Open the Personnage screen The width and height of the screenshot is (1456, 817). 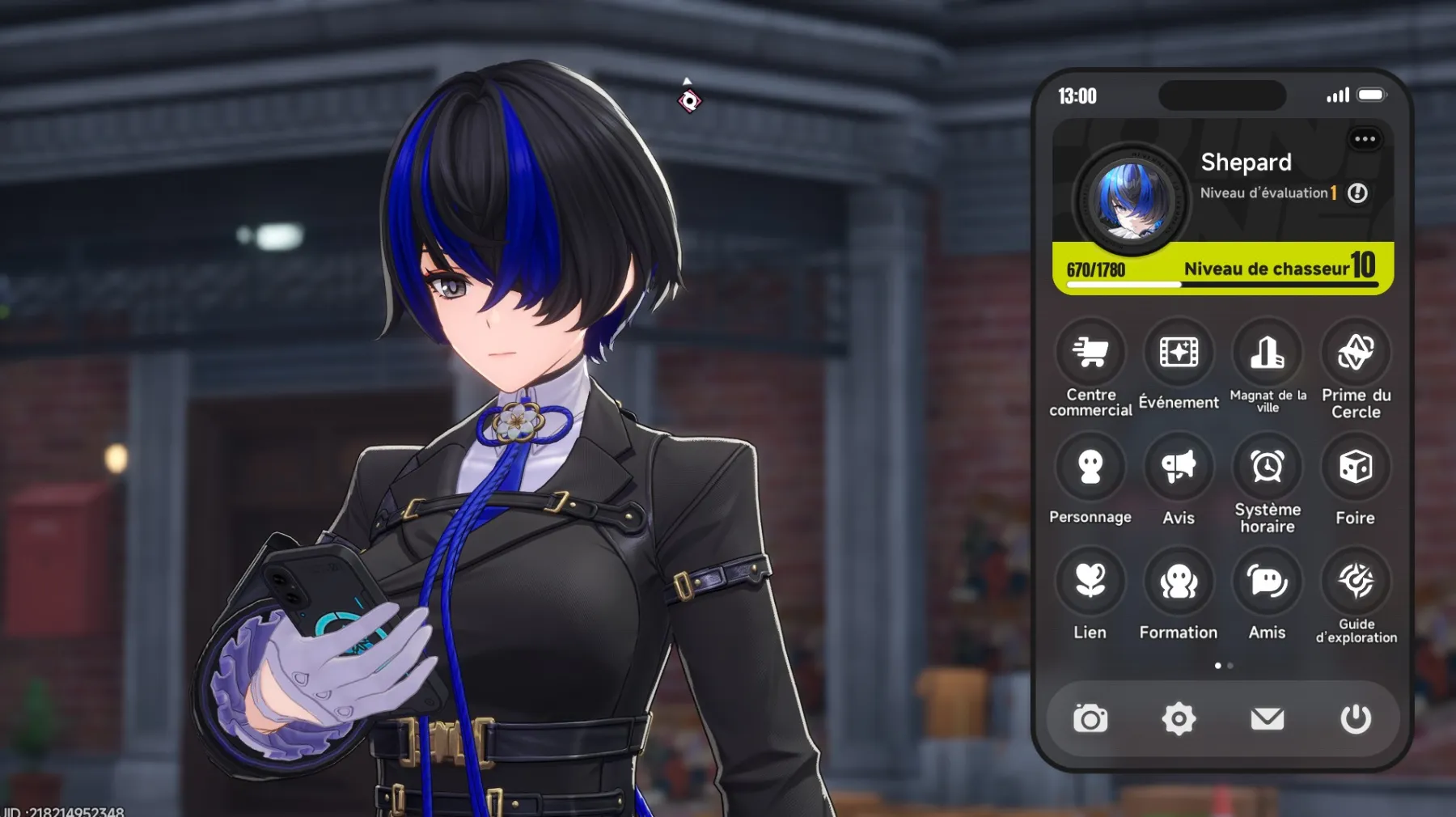point(1090,467)
